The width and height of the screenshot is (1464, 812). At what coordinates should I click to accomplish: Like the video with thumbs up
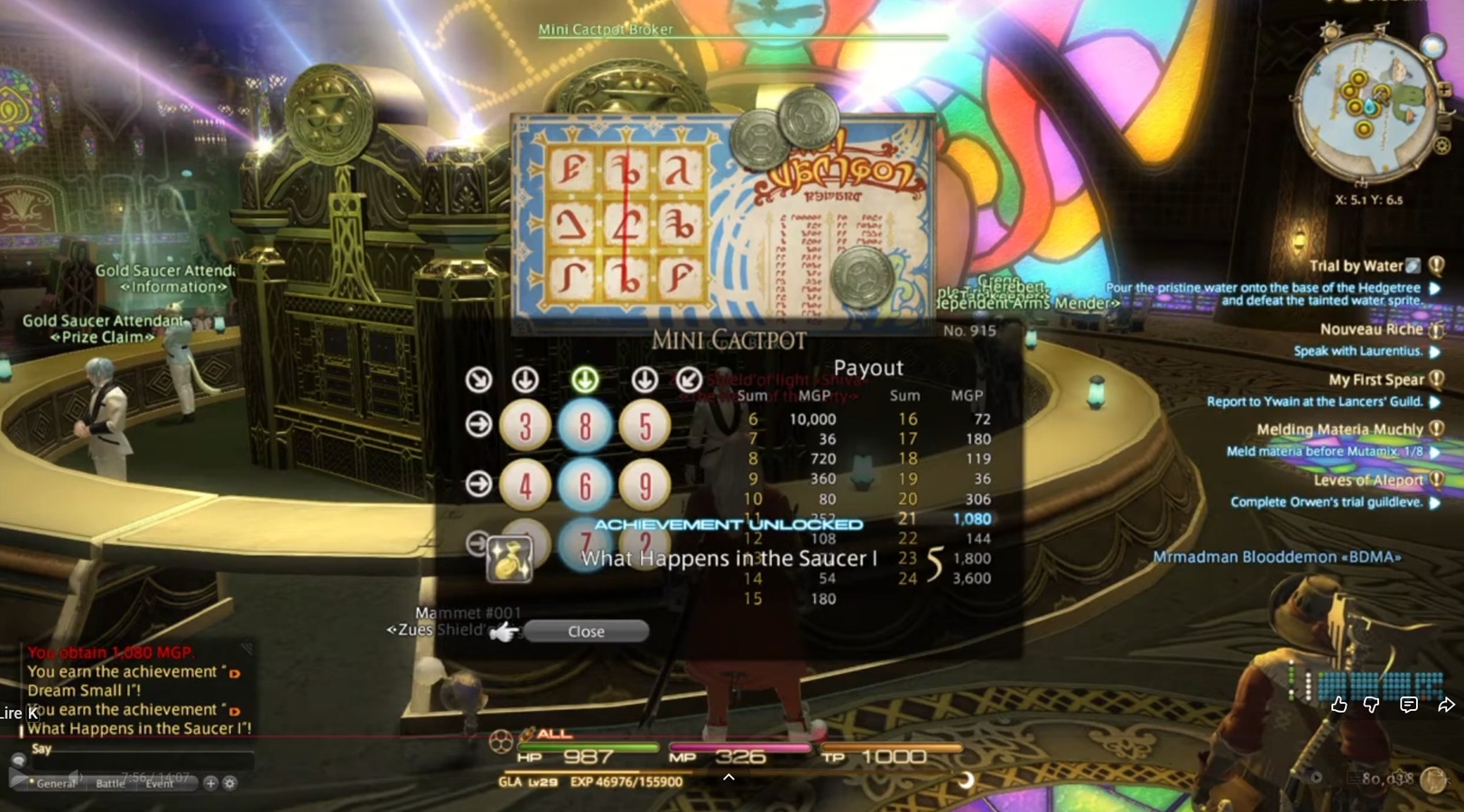tap(1339, 705)
